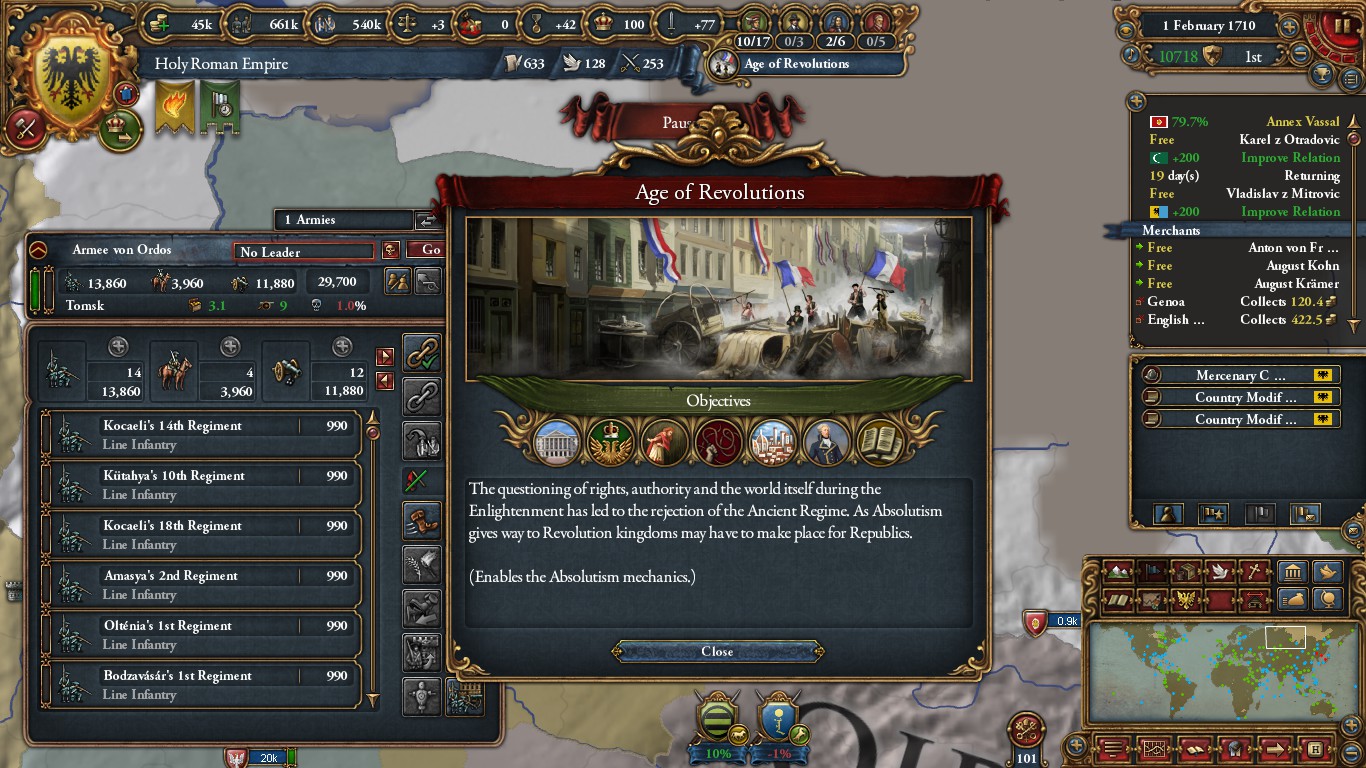Open the Kütahya's 10th Regiment entry
Screen dimensions: 1366x768
(x=201, y=485)
